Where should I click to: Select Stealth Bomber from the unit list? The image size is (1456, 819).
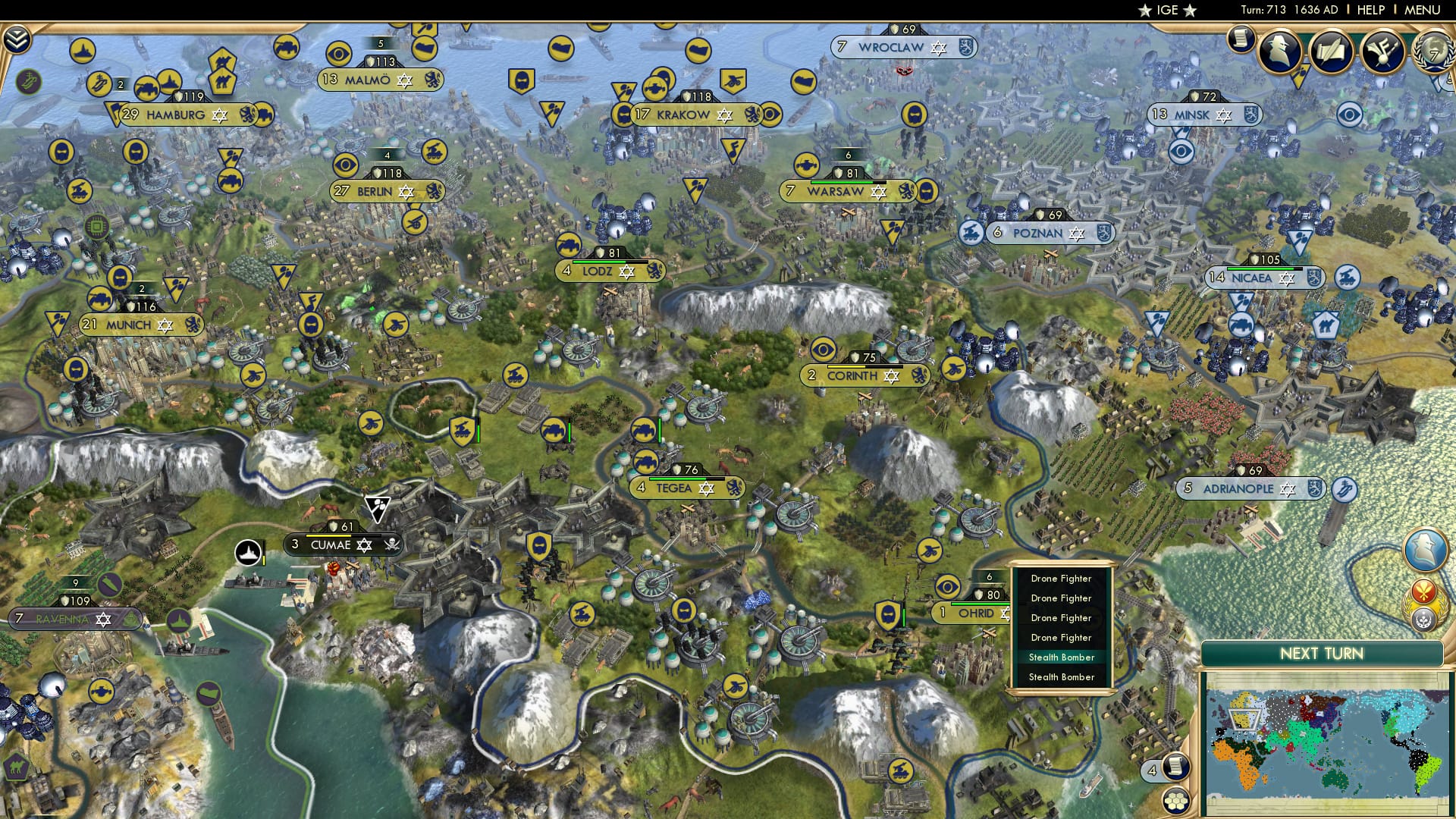click(1060, 657)
